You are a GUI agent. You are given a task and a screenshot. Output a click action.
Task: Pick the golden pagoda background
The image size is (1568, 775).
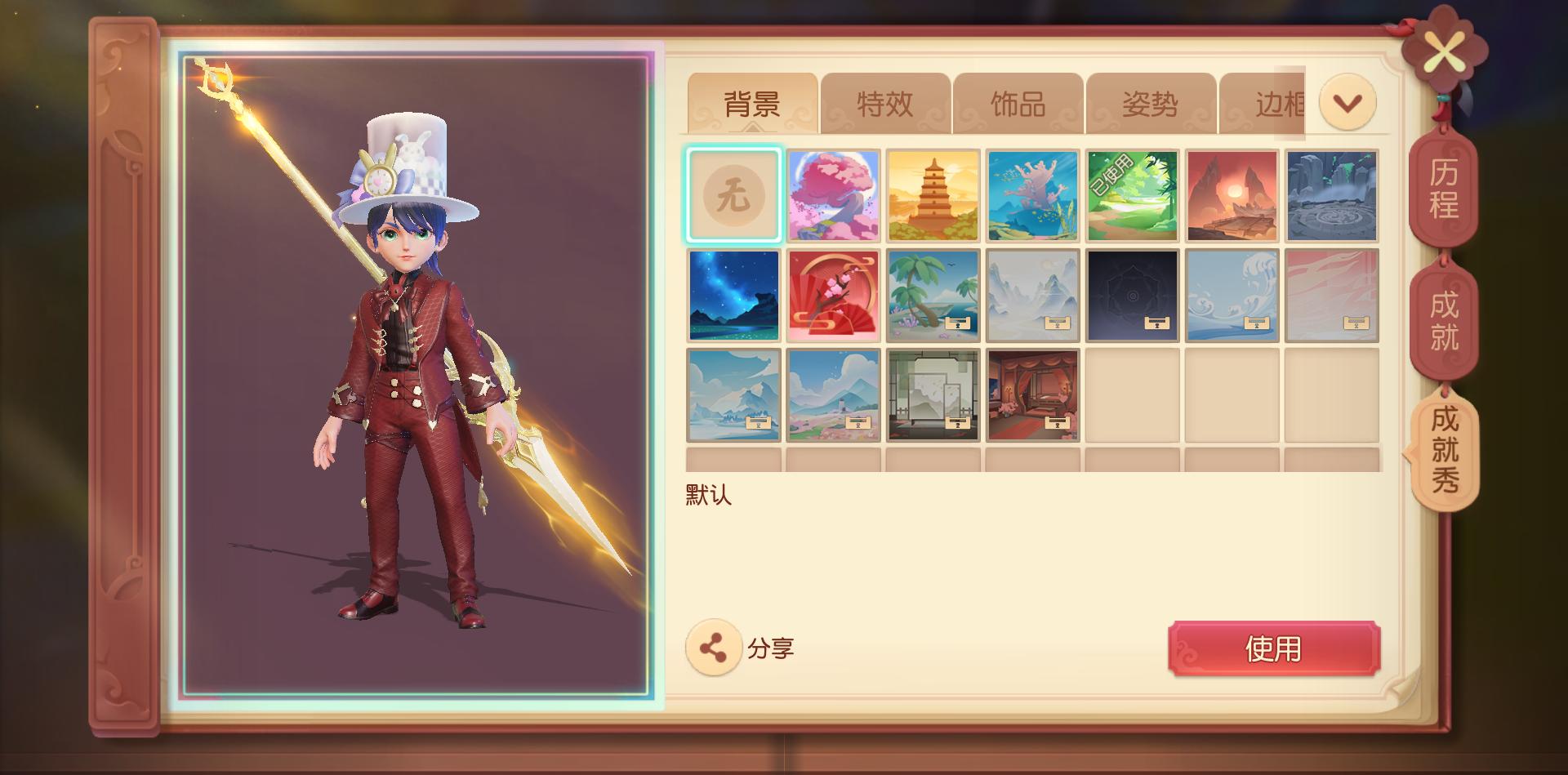pos(933,195)
